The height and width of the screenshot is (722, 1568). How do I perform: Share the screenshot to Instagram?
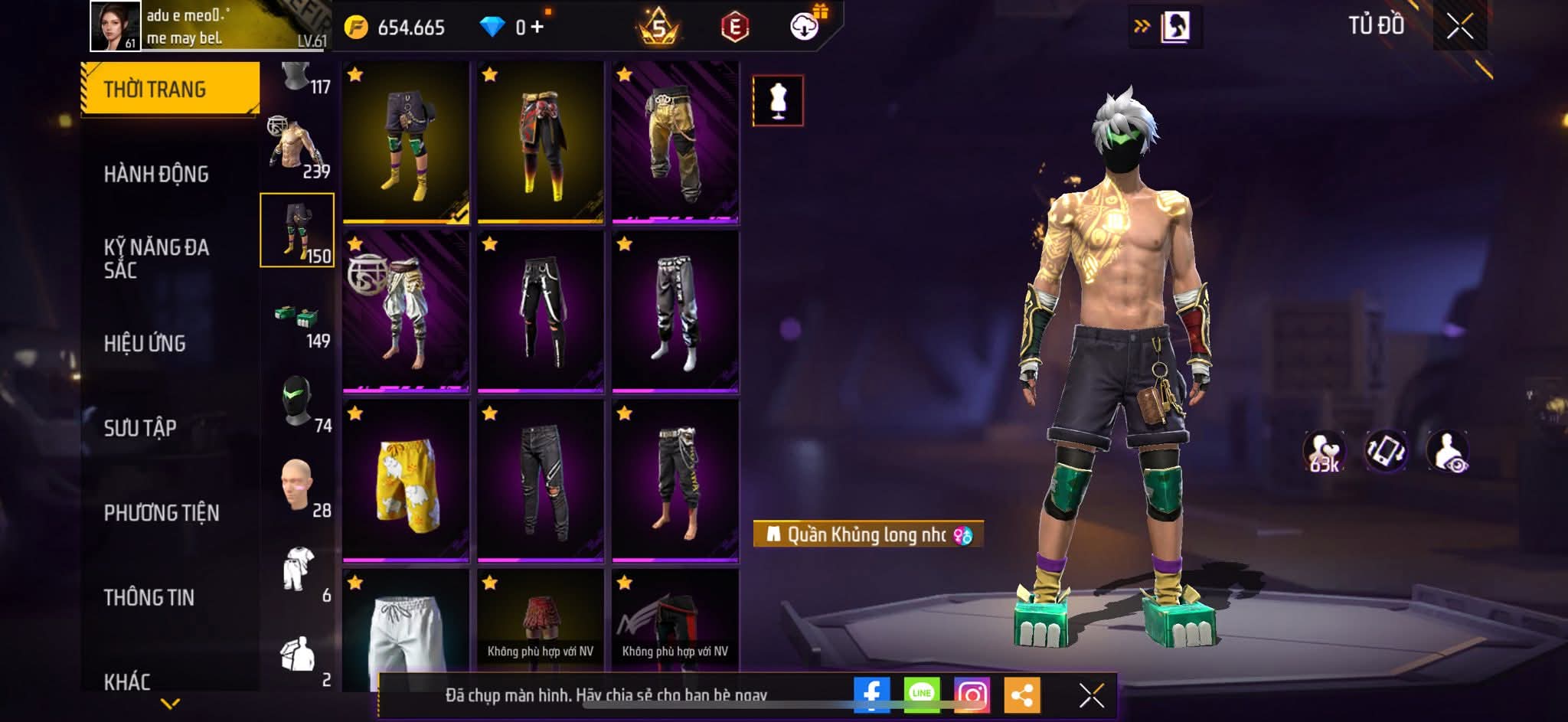972,695
